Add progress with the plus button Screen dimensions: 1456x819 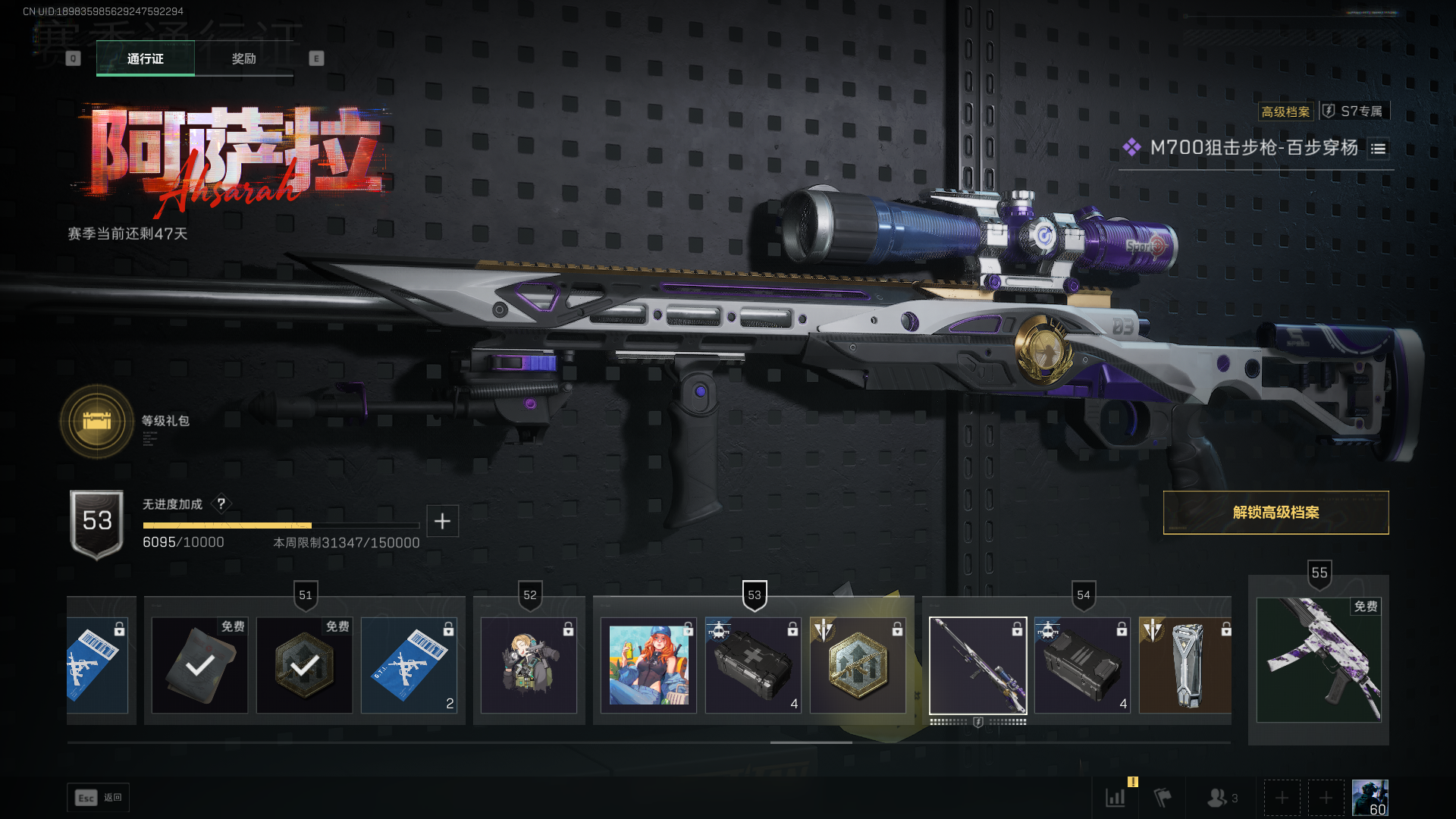(x=442, y=521)
